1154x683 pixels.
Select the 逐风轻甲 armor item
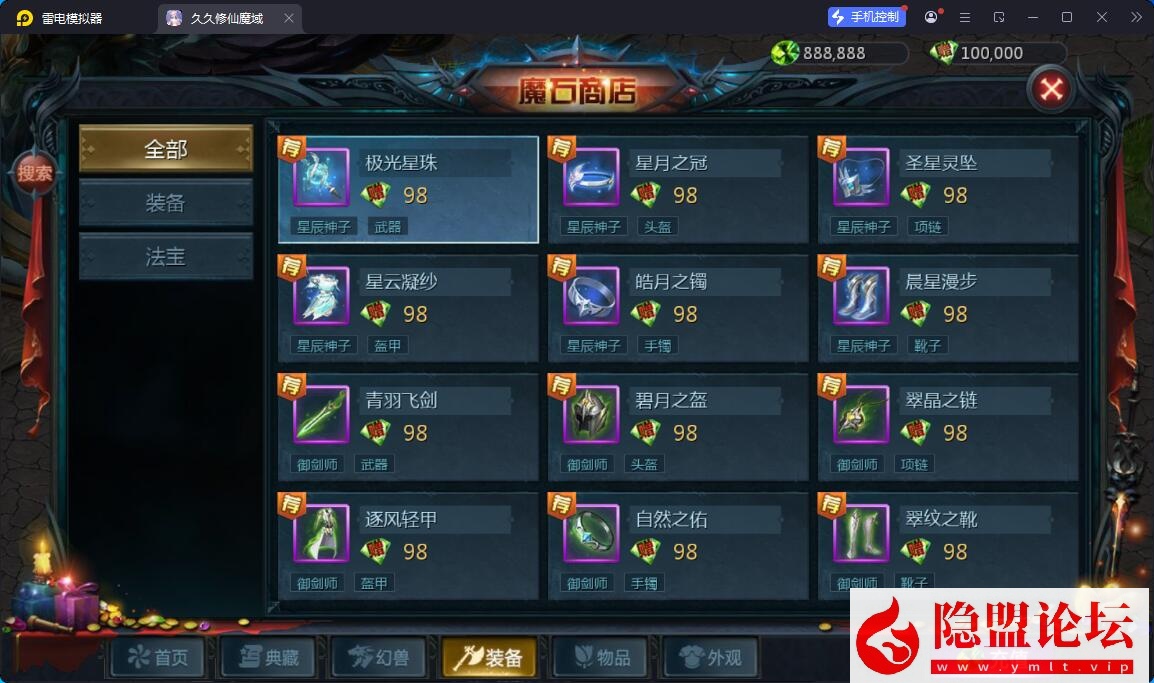(x=408, y=545)
